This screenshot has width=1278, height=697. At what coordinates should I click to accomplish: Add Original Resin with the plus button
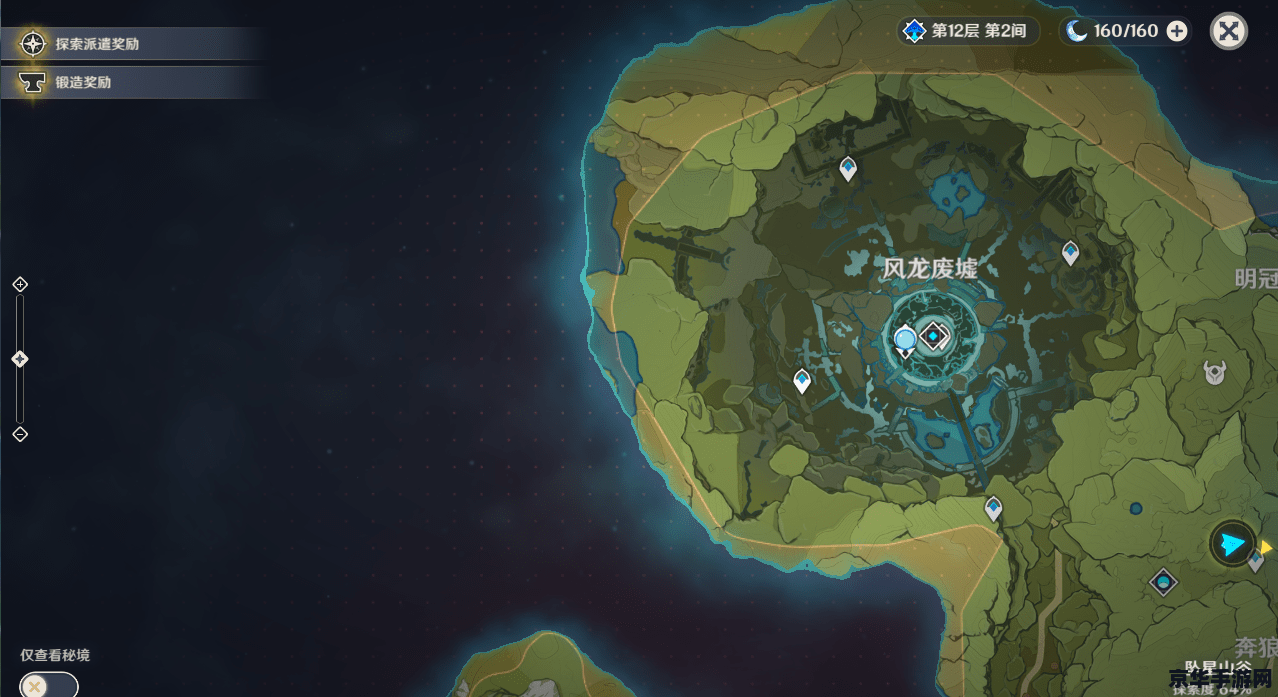(1177, 31)
